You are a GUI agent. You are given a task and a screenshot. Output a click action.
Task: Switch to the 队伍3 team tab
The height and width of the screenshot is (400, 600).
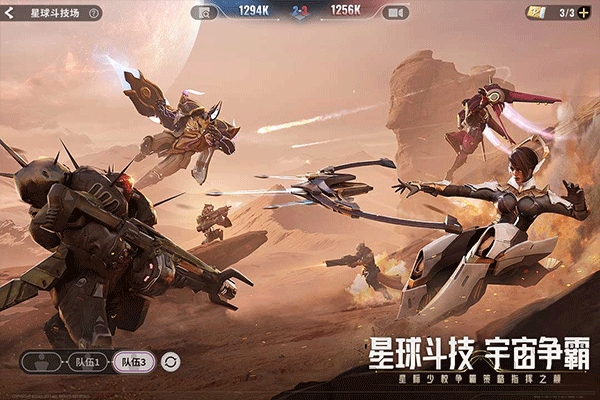[x=133, y=362]
